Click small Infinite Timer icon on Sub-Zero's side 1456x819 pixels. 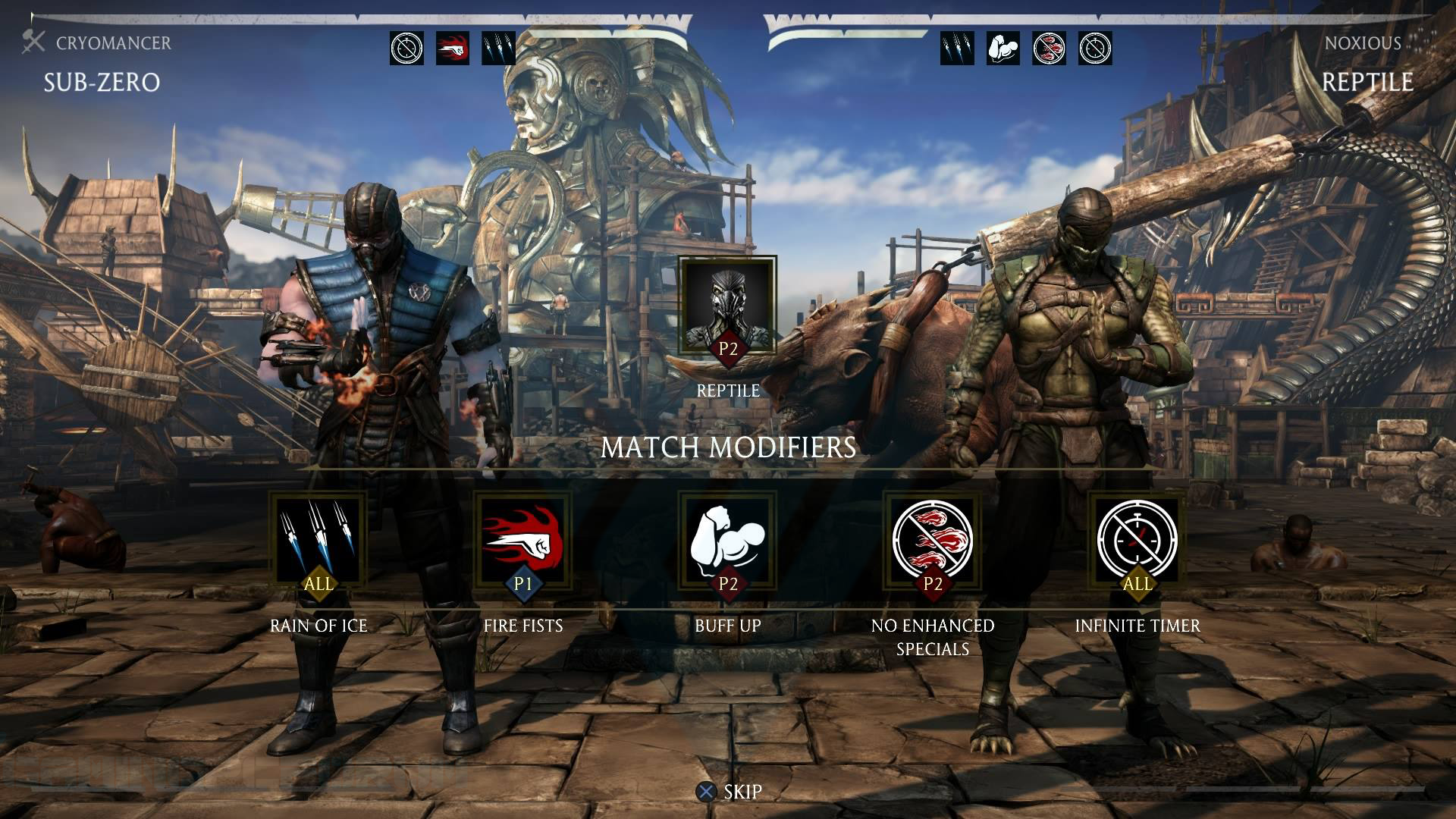tap(407, 49)
